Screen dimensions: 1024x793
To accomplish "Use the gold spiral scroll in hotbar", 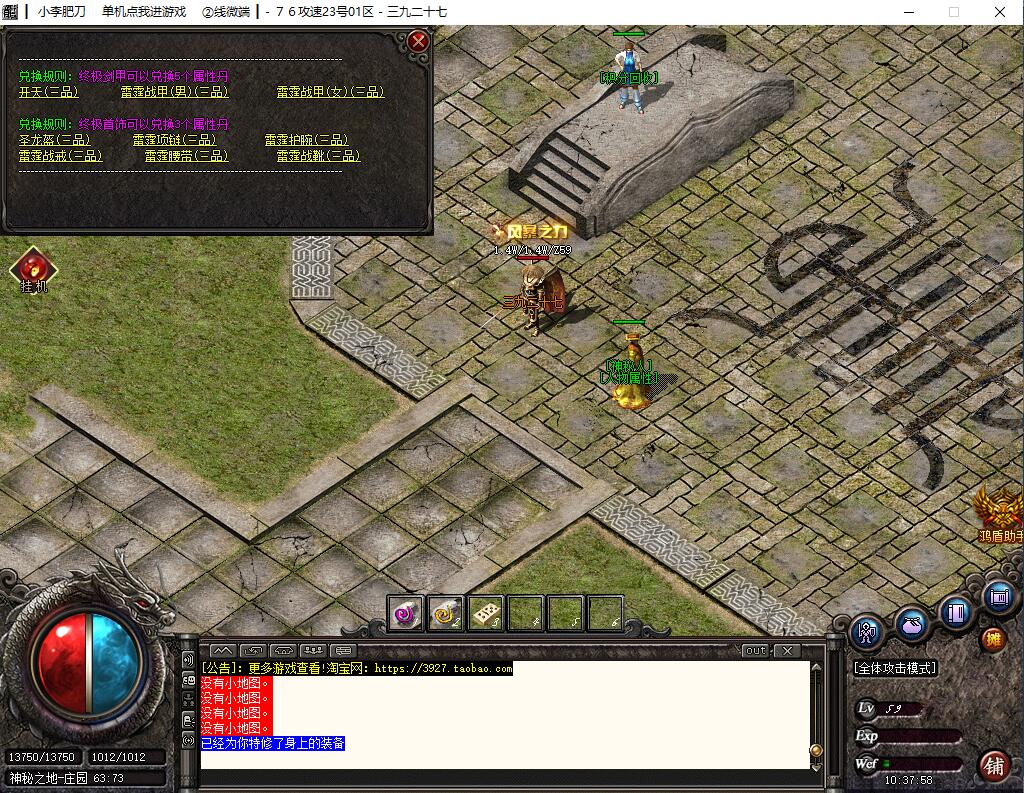I will (x=446, y=613).
